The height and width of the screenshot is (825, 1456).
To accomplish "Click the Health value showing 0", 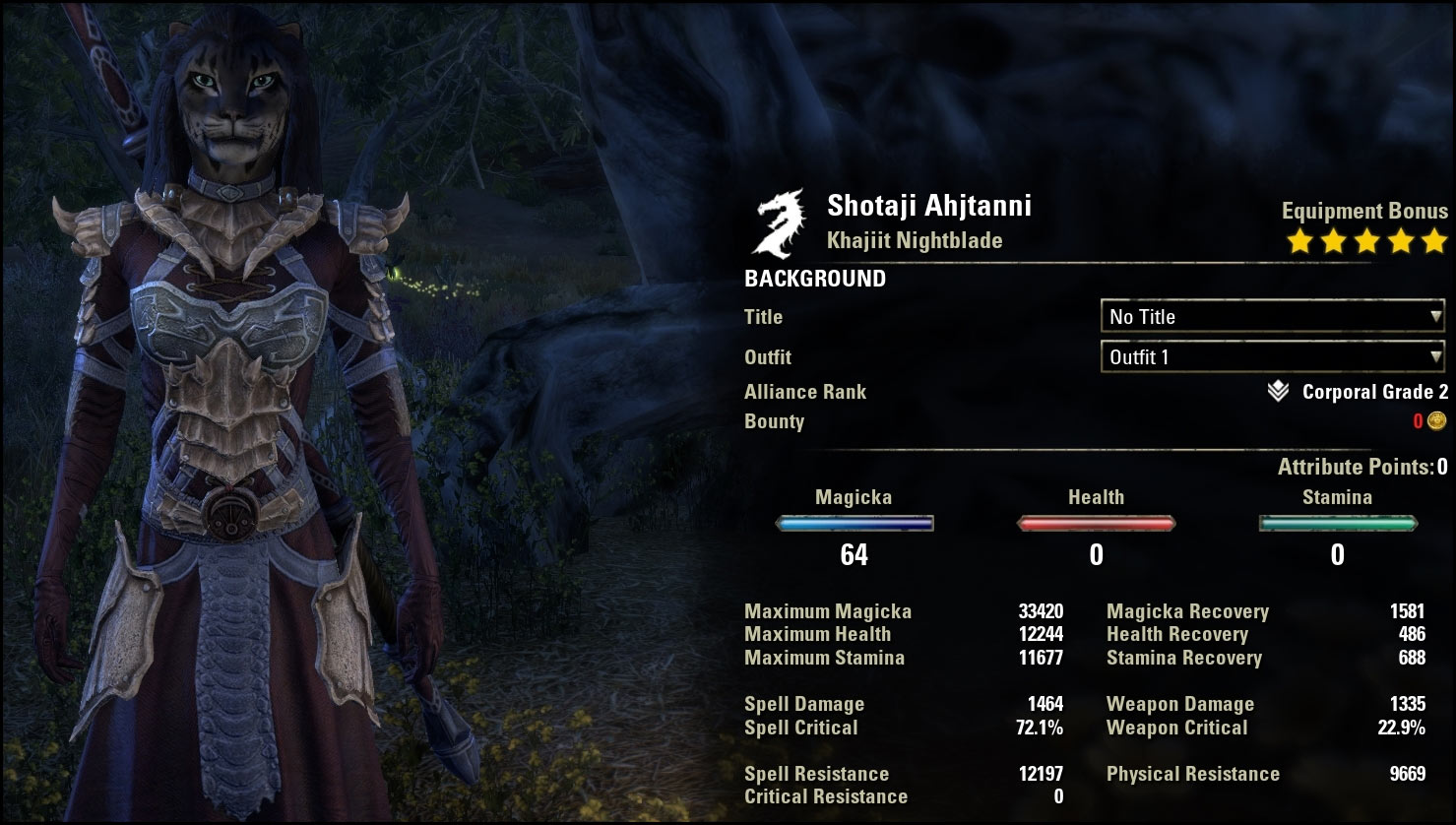I will point(1096,555).
